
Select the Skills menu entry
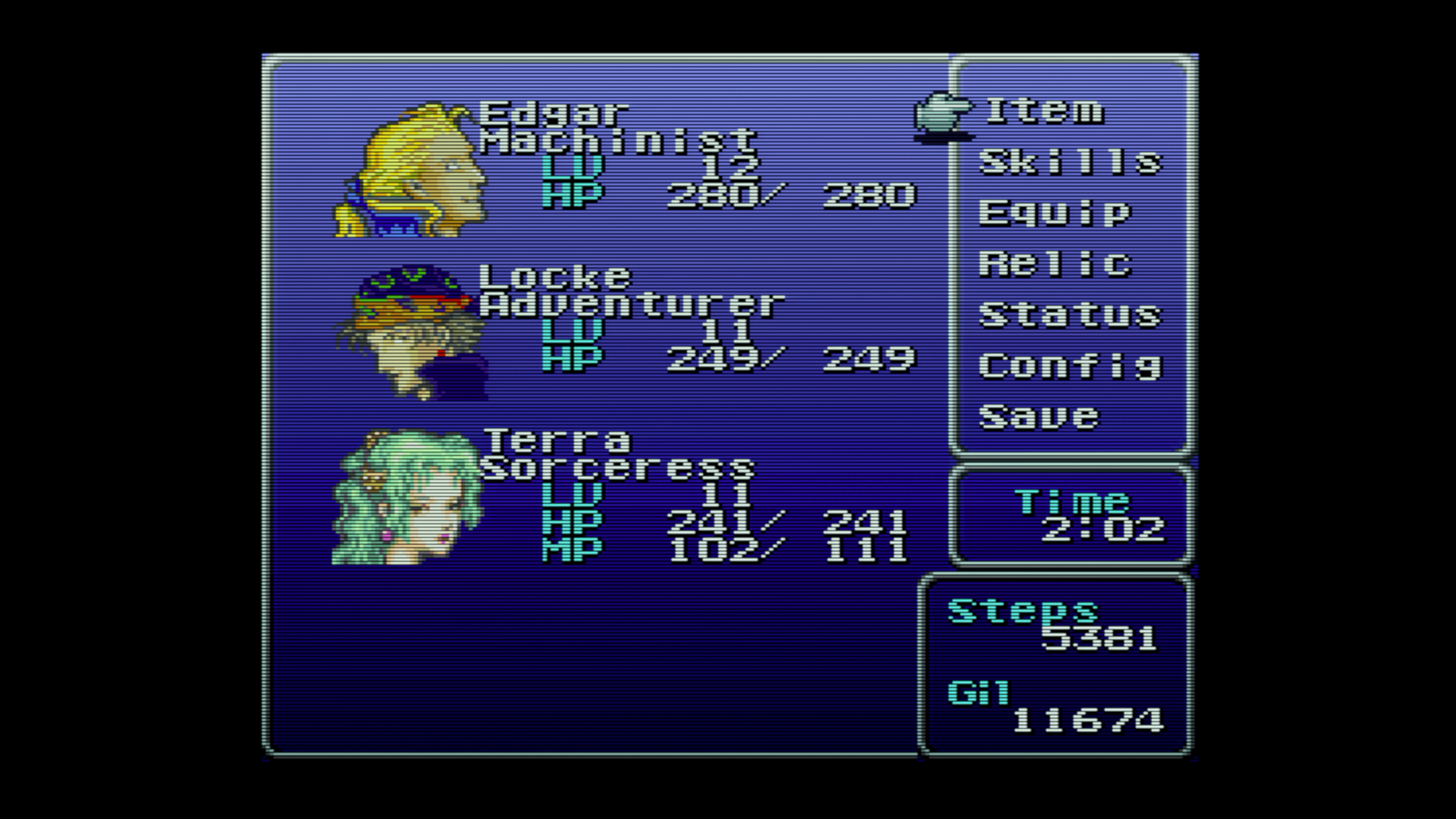[1070, 162]
